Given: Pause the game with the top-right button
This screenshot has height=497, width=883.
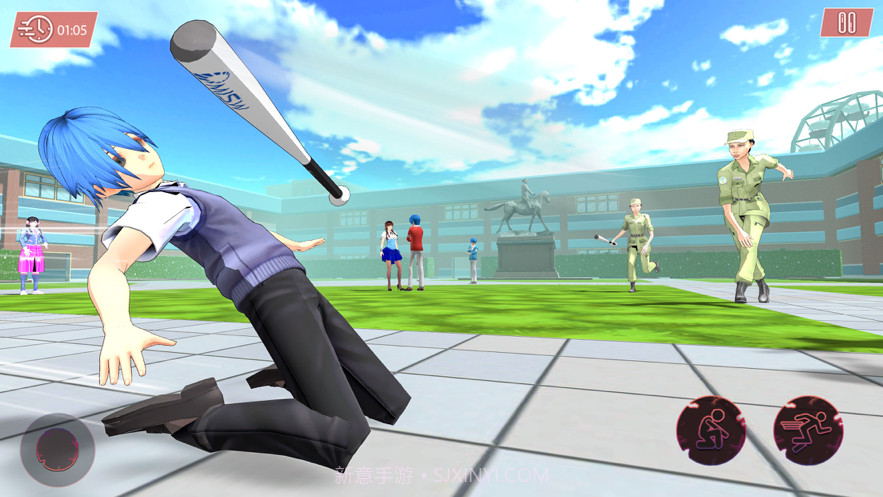Looking at the screenshot, I should [x=846, y=23].
